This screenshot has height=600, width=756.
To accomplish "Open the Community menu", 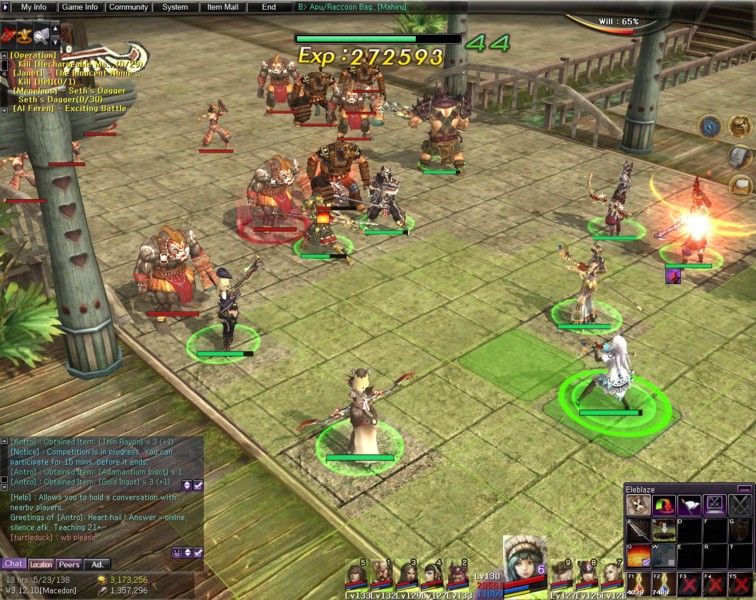I will point(128,7).
